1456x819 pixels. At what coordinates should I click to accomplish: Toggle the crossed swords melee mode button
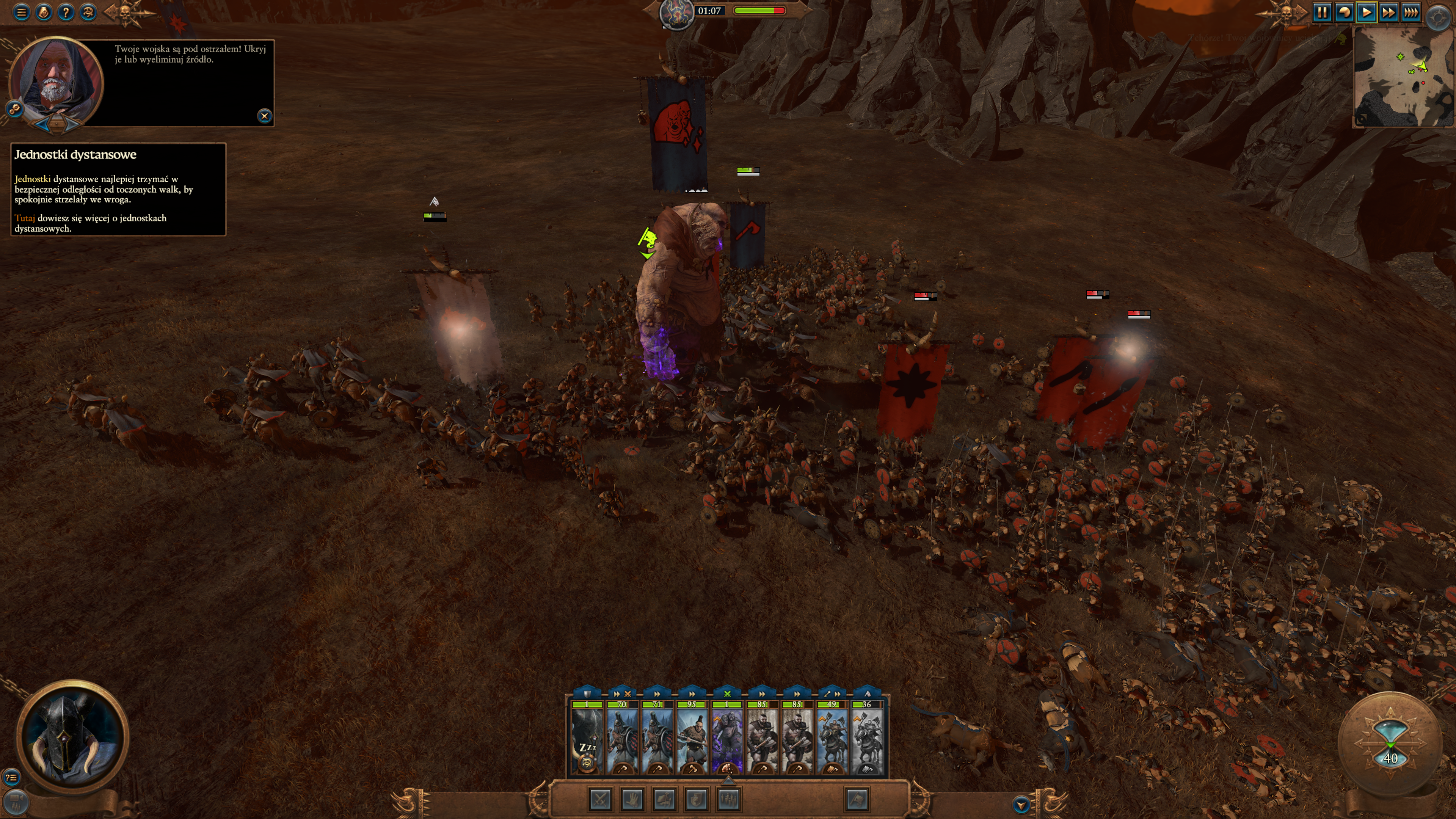tap(600, 799)
